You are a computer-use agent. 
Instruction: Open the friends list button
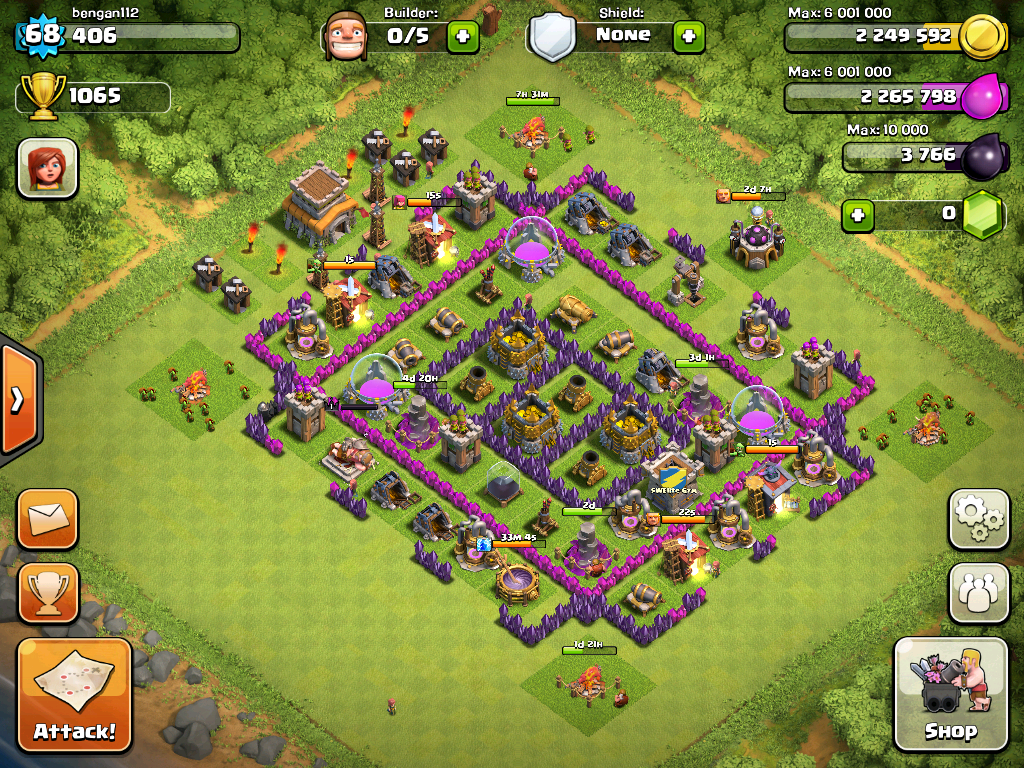pos(978,593)
